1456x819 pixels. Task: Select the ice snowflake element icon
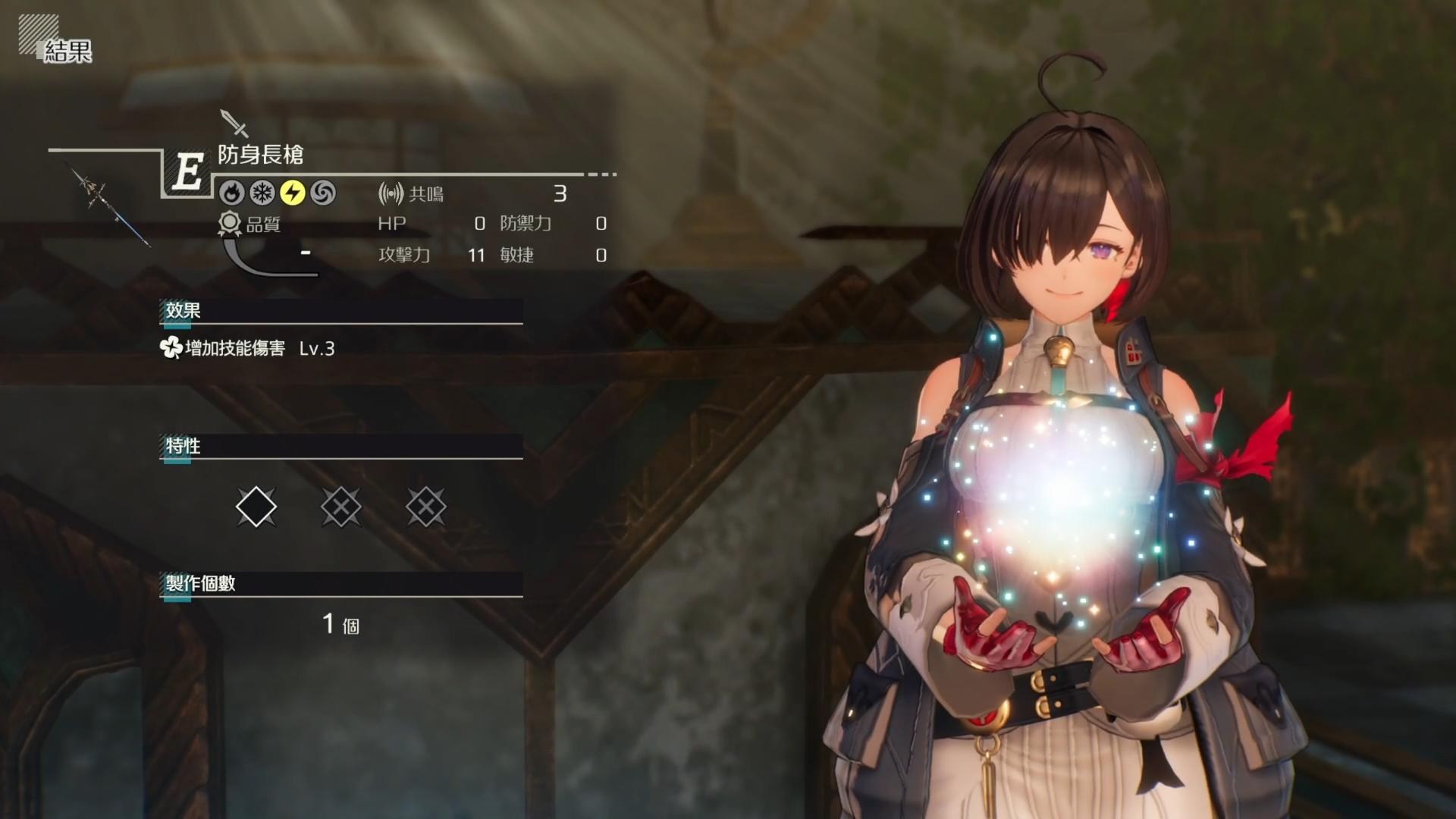[x=262, y=193]
